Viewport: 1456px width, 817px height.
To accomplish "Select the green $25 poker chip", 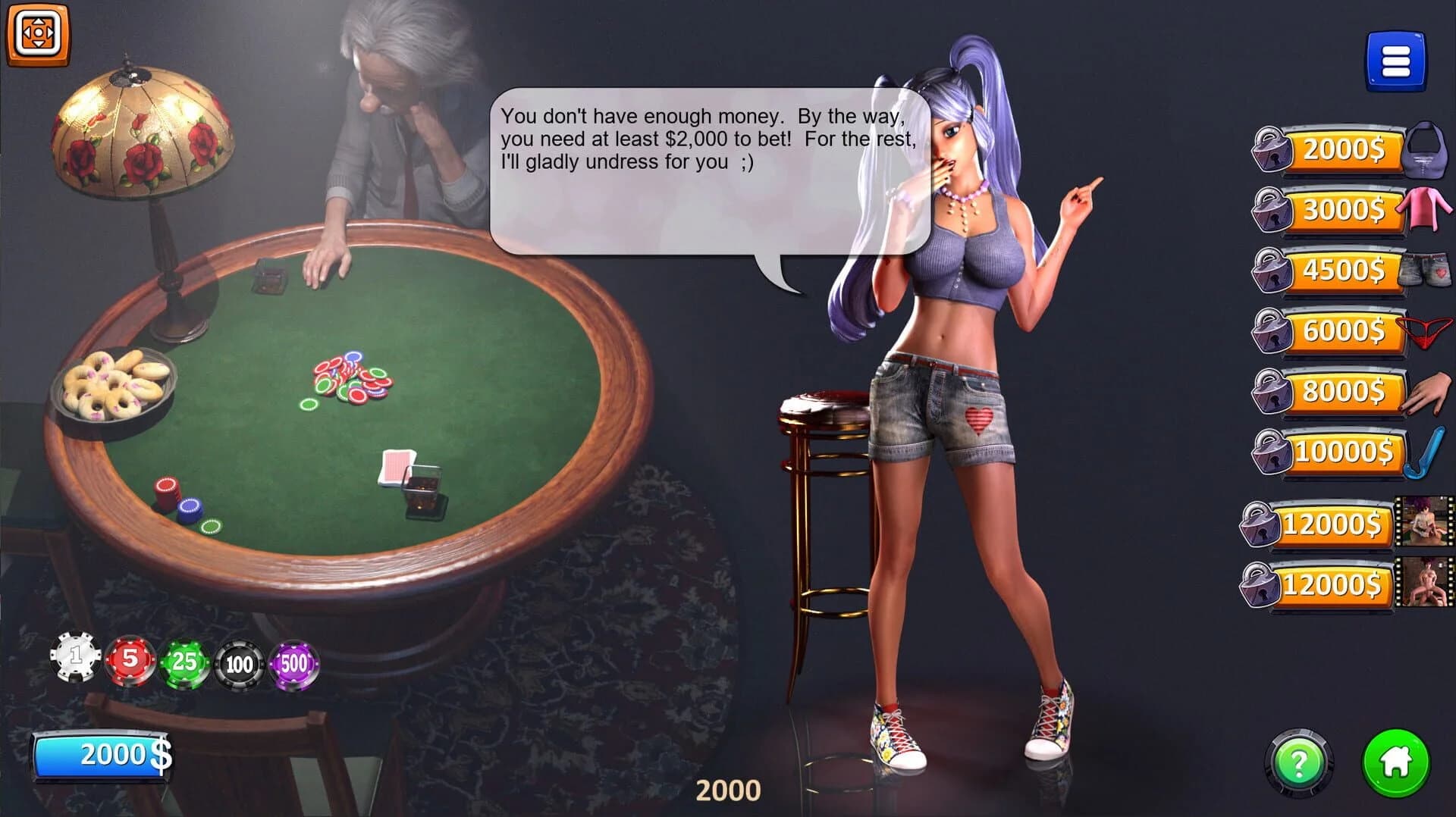I will point(184,660).
